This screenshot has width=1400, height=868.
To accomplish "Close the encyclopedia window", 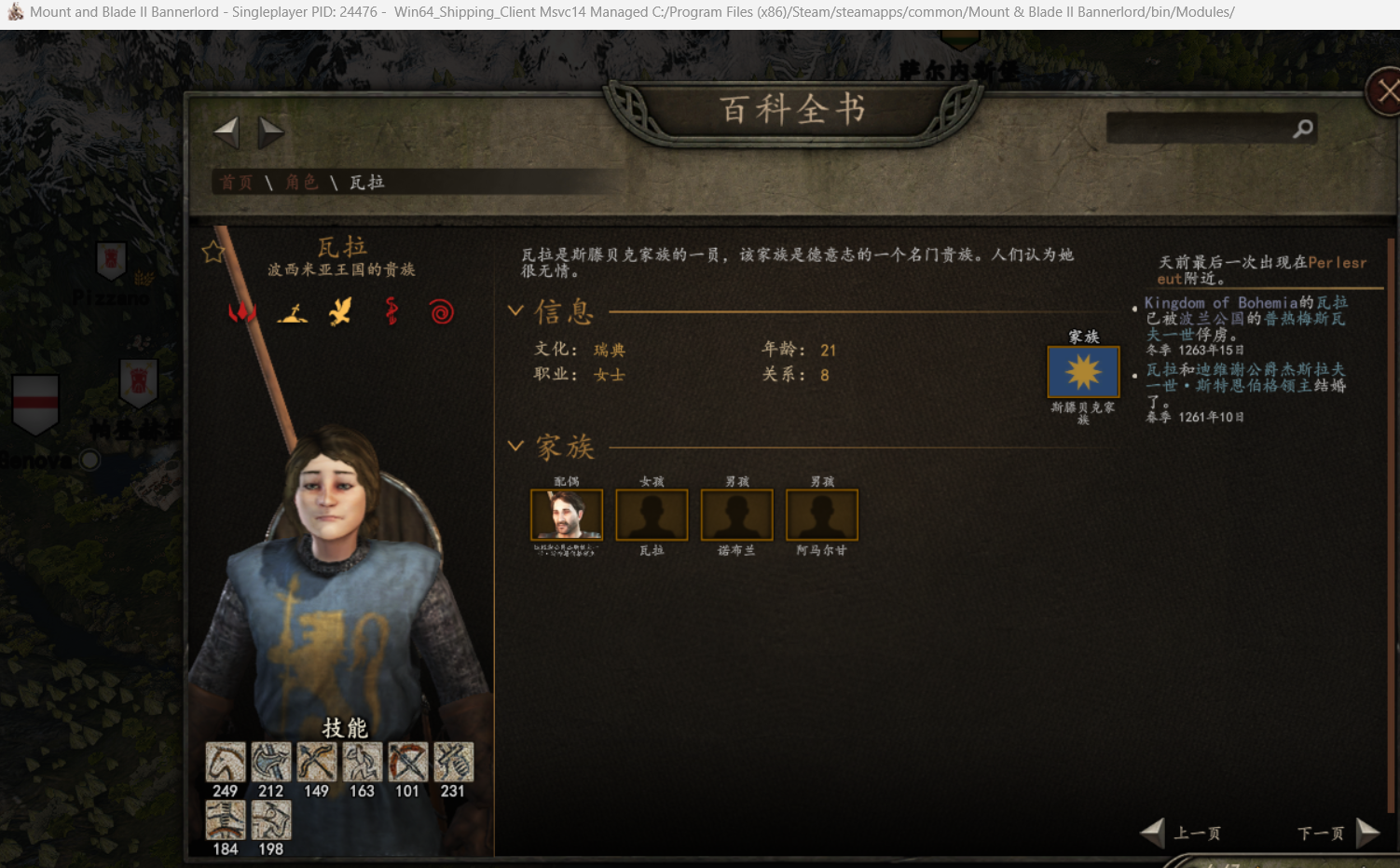I will (x=1386, y=91).
